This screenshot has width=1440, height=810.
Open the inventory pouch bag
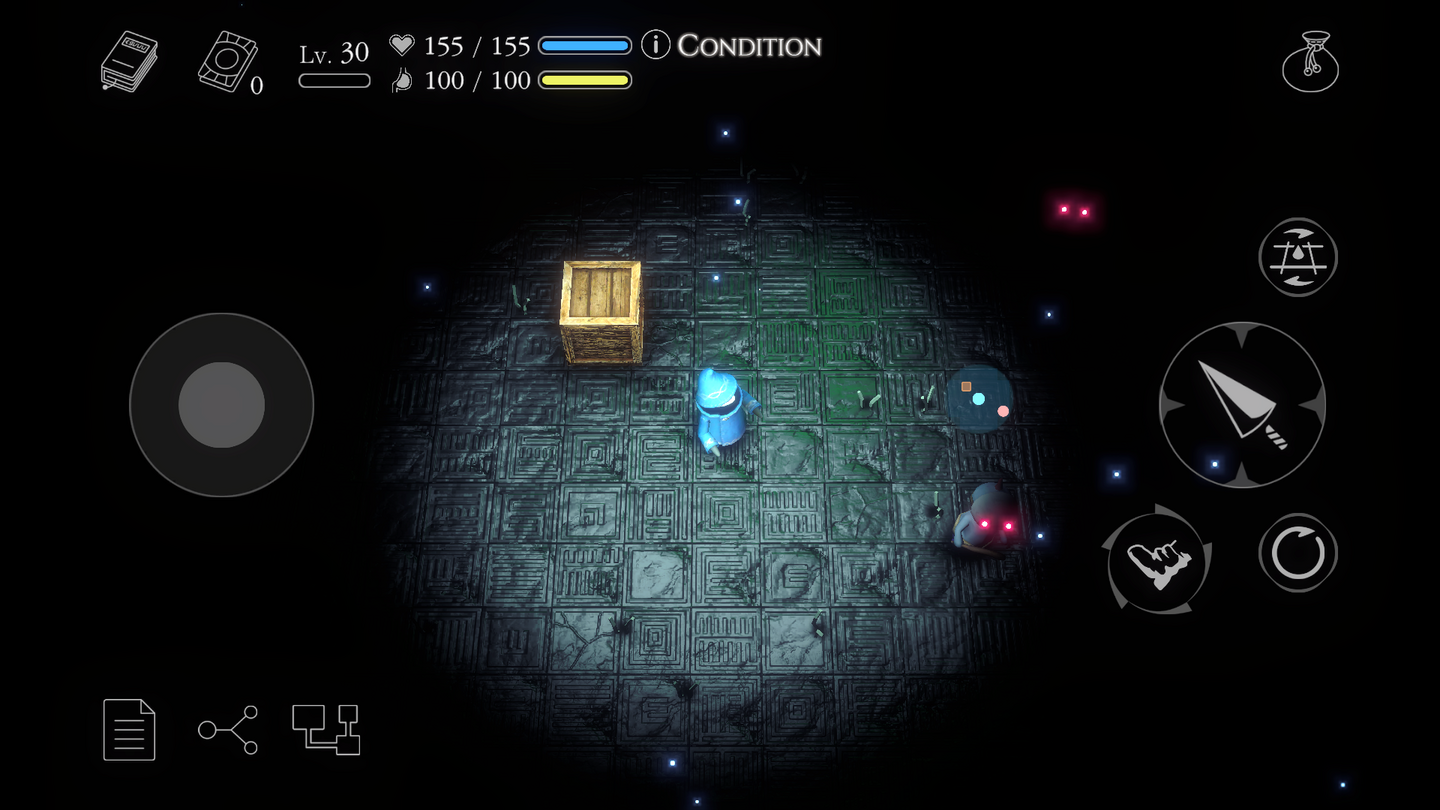point(1310,62)
